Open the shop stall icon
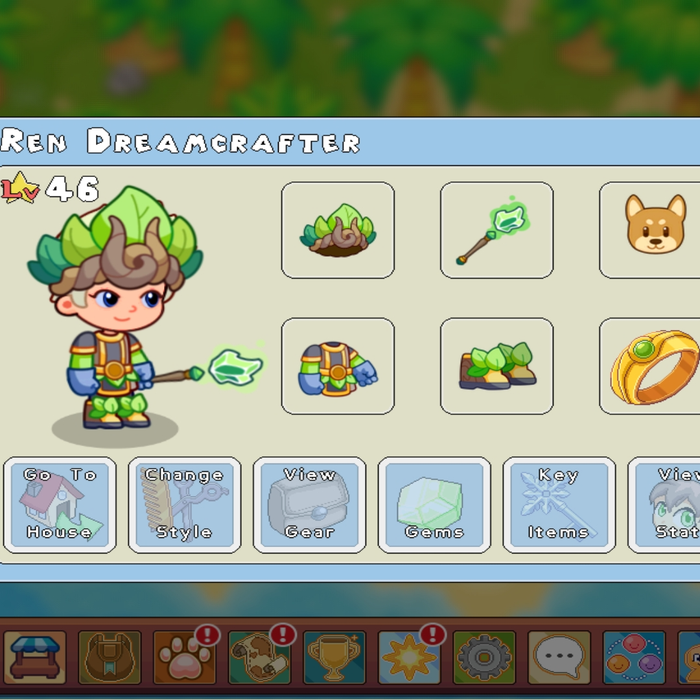Image resolution: width=700 pixels, height=700 pixels. pos(35,657)
